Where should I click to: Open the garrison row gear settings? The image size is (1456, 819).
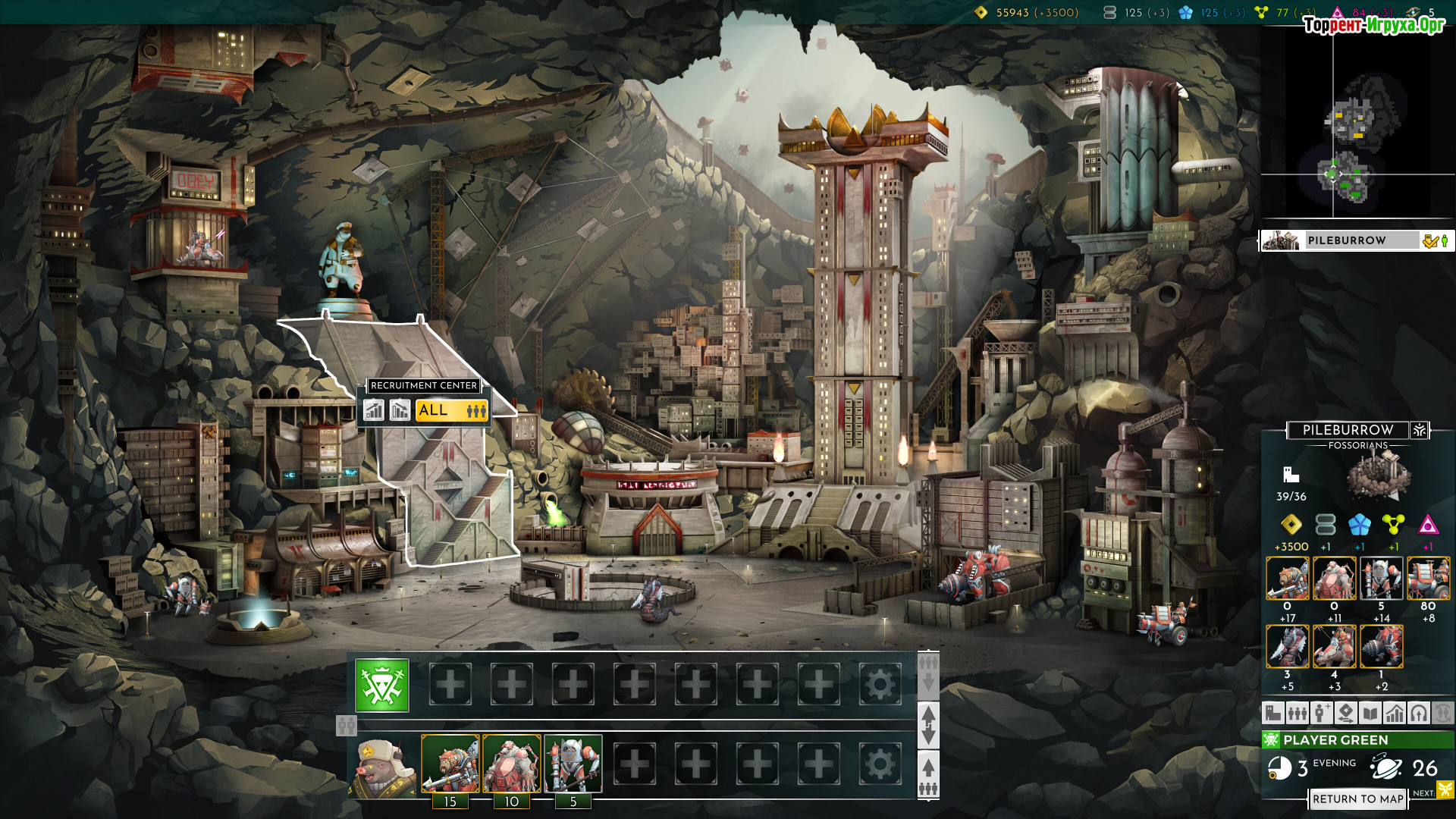(x=880, y=685)
